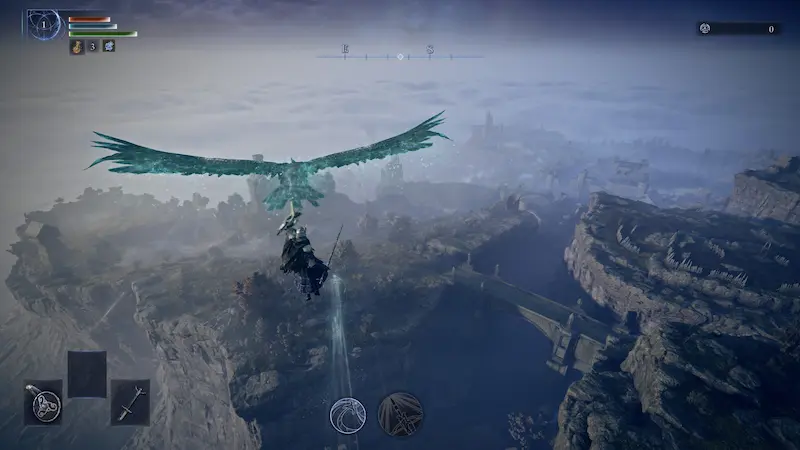Select the round shield slot
Screen dimensions: 800x450
pos(44,404)
